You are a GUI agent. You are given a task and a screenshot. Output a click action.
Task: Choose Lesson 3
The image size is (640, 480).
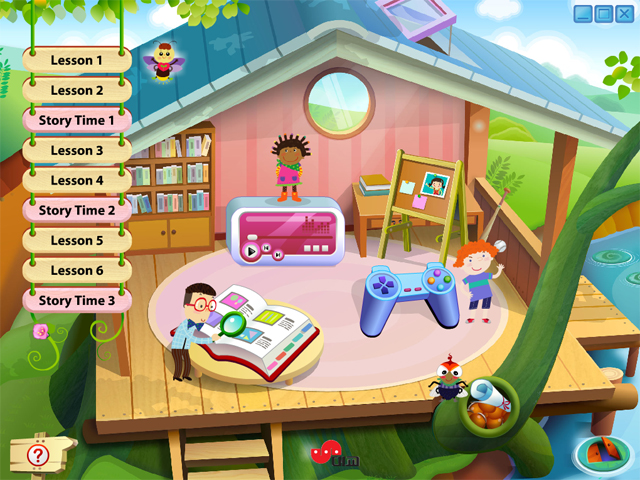point(77,150)
